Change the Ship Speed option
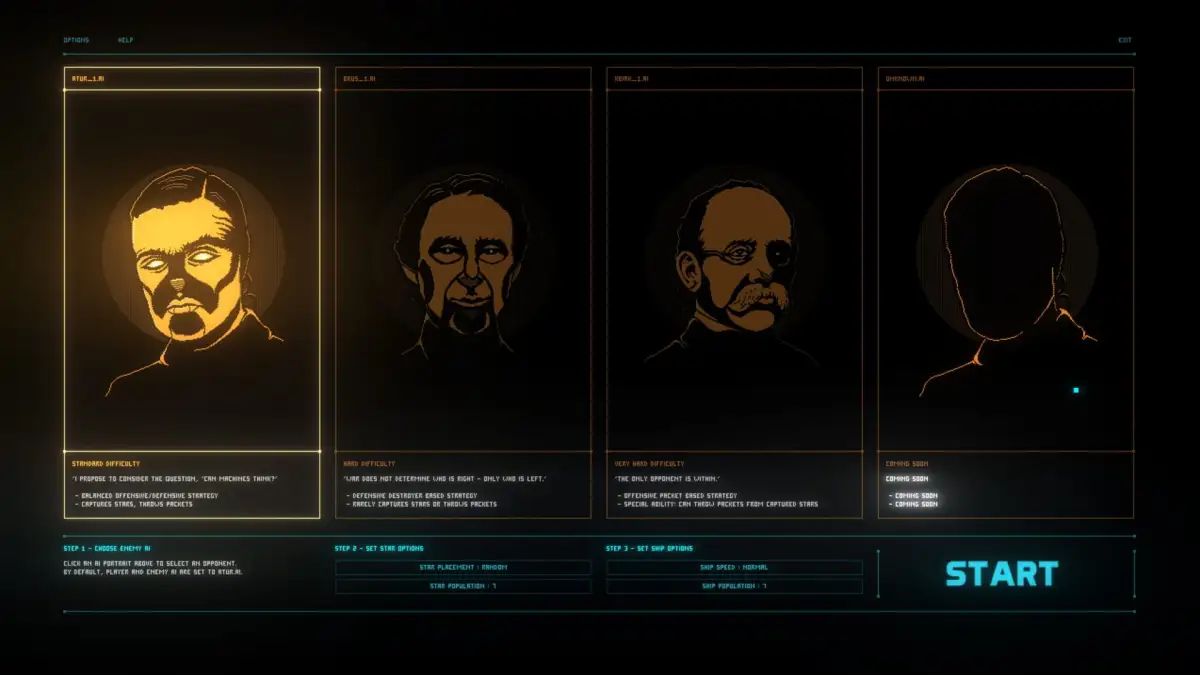 tap(734, 567)
